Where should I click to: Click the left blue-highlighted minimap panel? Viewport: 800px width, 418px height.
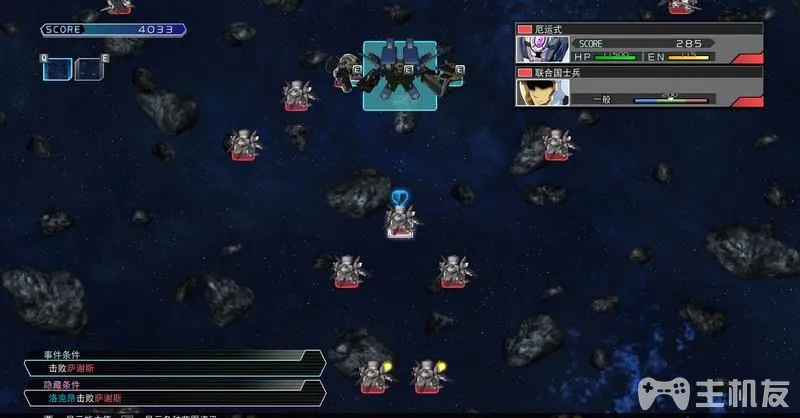(57, 70)
